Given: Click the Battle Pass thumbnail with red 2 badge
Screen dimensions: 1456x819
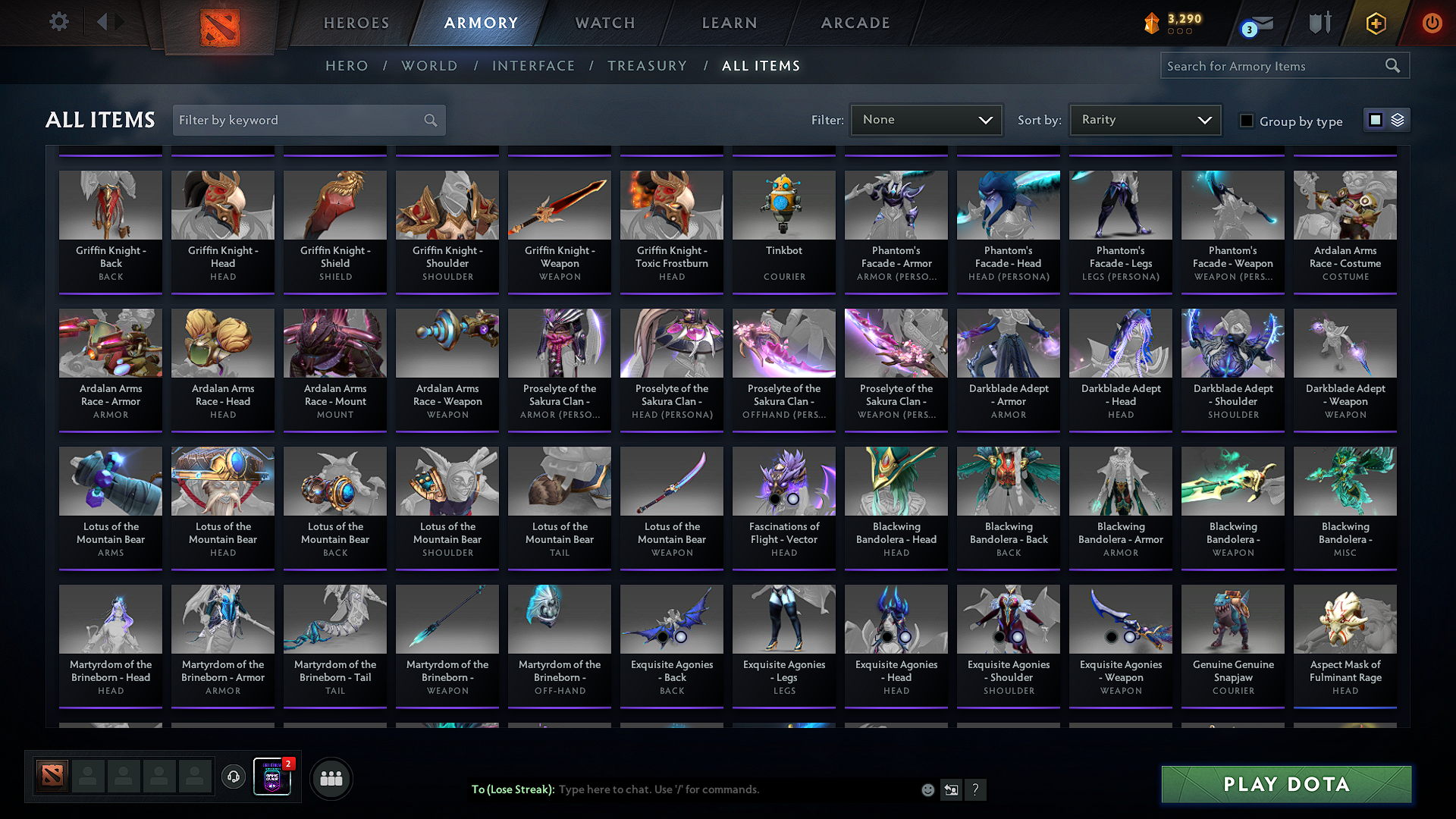Looking at the screenshot, I should click(271, 777).
